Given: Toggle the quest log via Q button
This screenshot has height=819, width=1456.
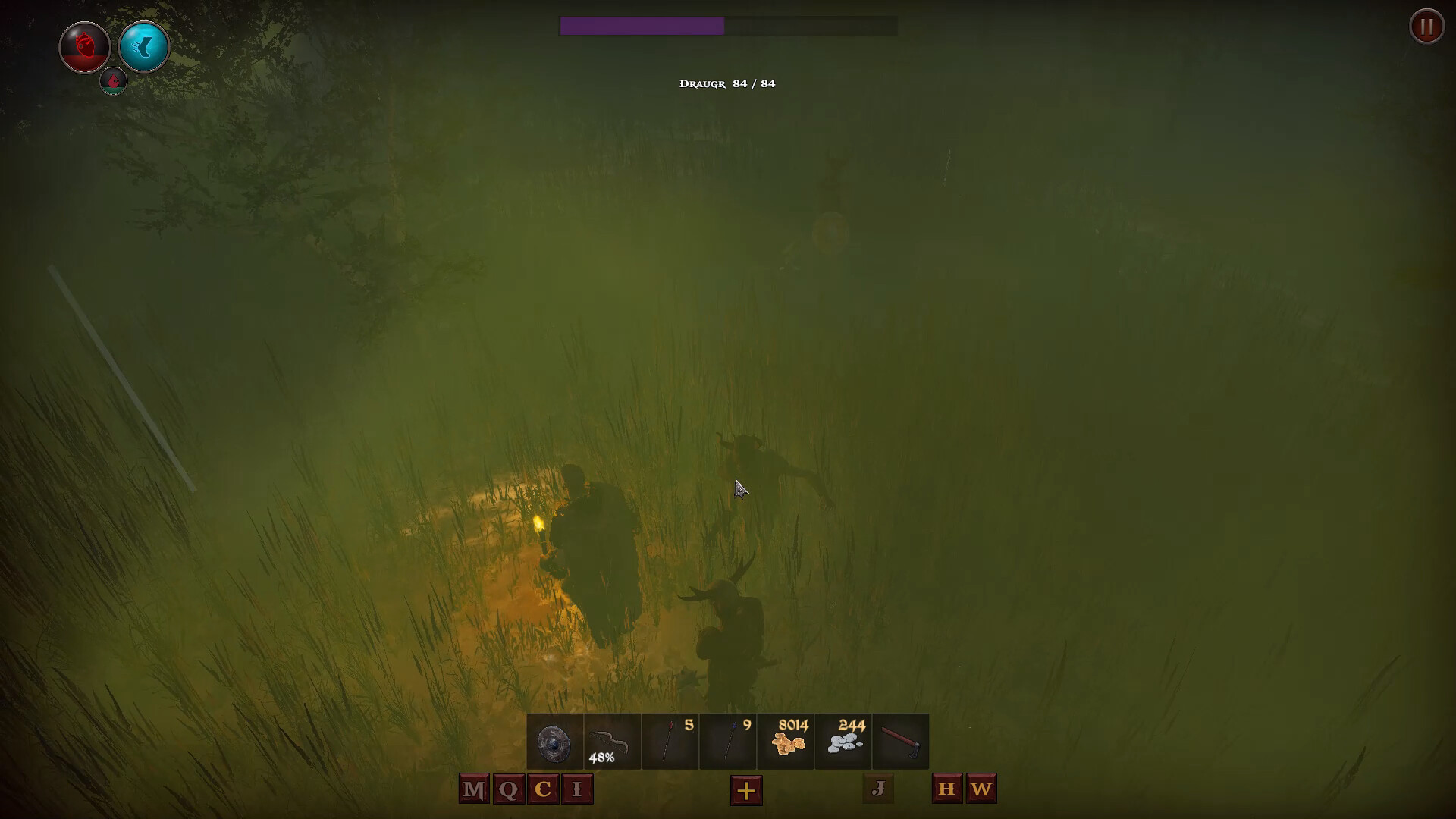Looking at the screenshot, I should 508,789.
